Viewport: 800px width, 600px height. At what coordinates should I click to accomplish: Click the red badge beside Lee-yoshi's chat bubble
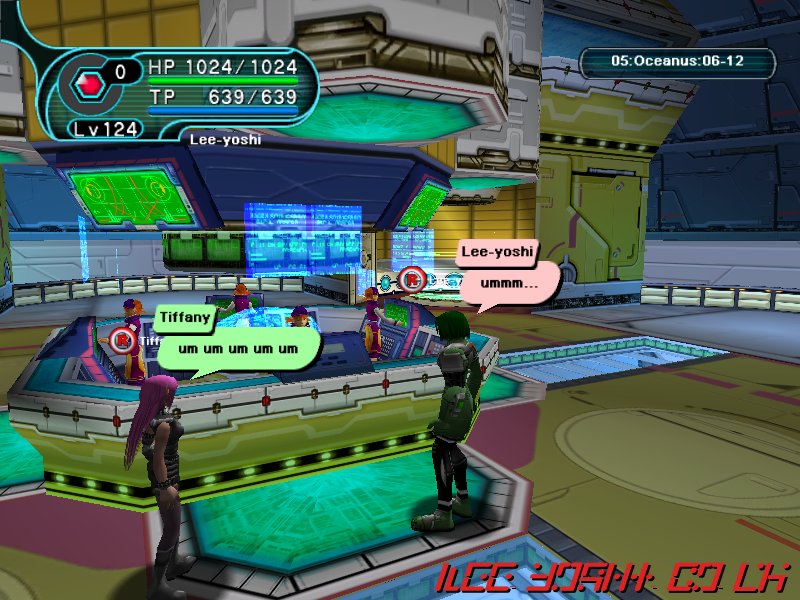(412, 279)
